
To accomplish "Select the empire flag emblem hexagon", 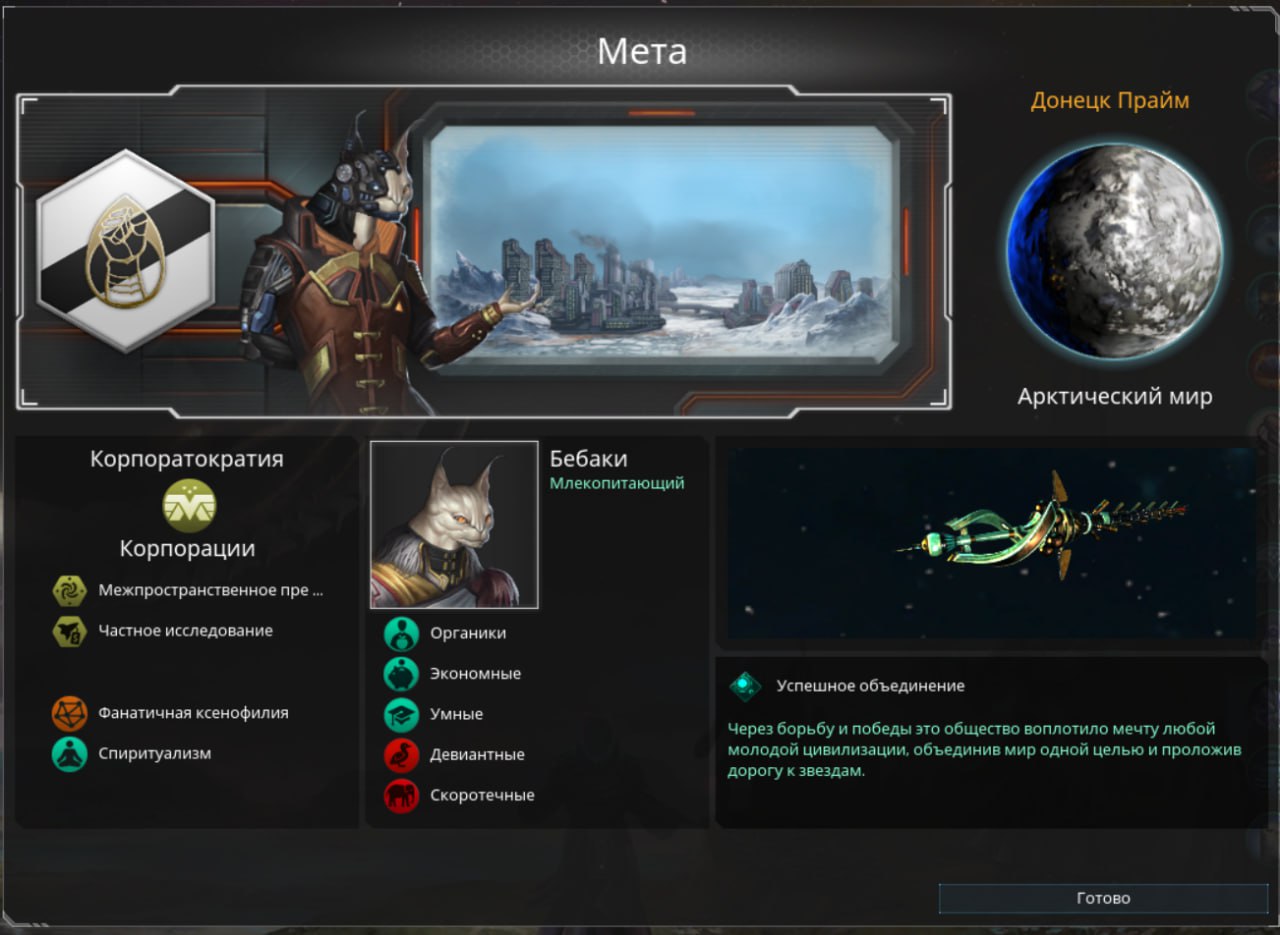I will coord(125,251).
